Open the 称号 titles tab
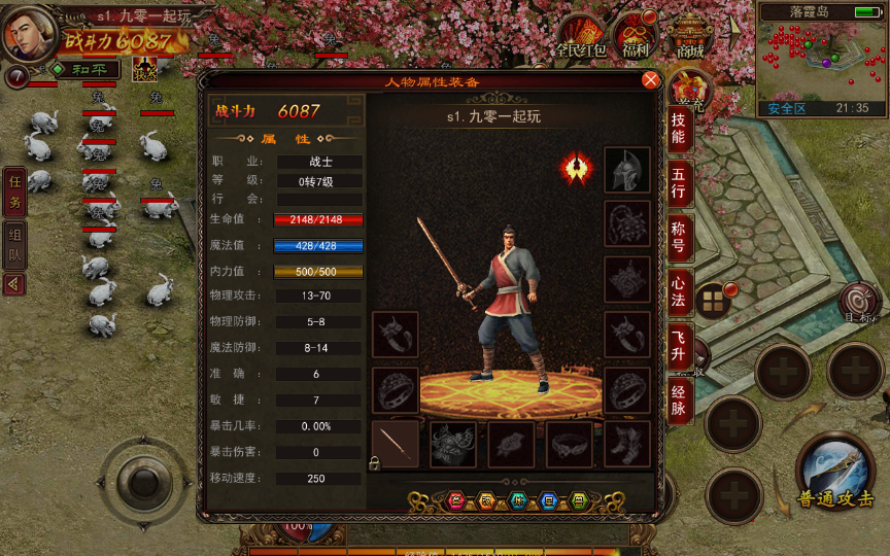 coord(679,236)
